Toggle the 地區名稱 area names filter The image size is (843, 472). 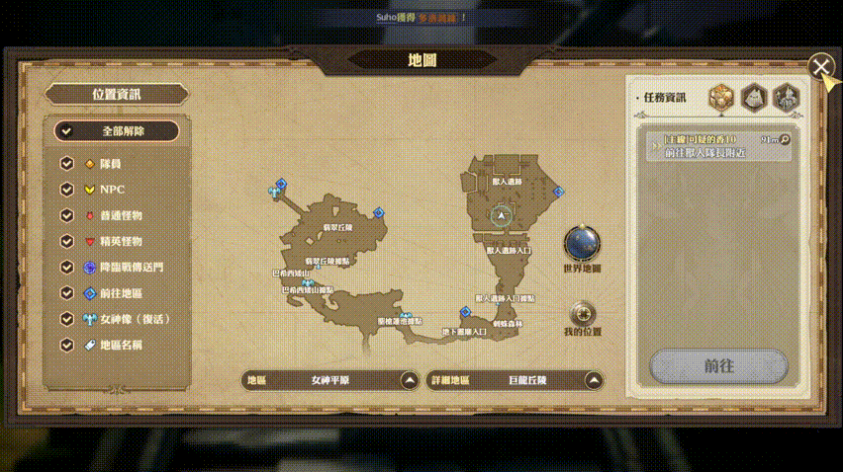point(67,345)
